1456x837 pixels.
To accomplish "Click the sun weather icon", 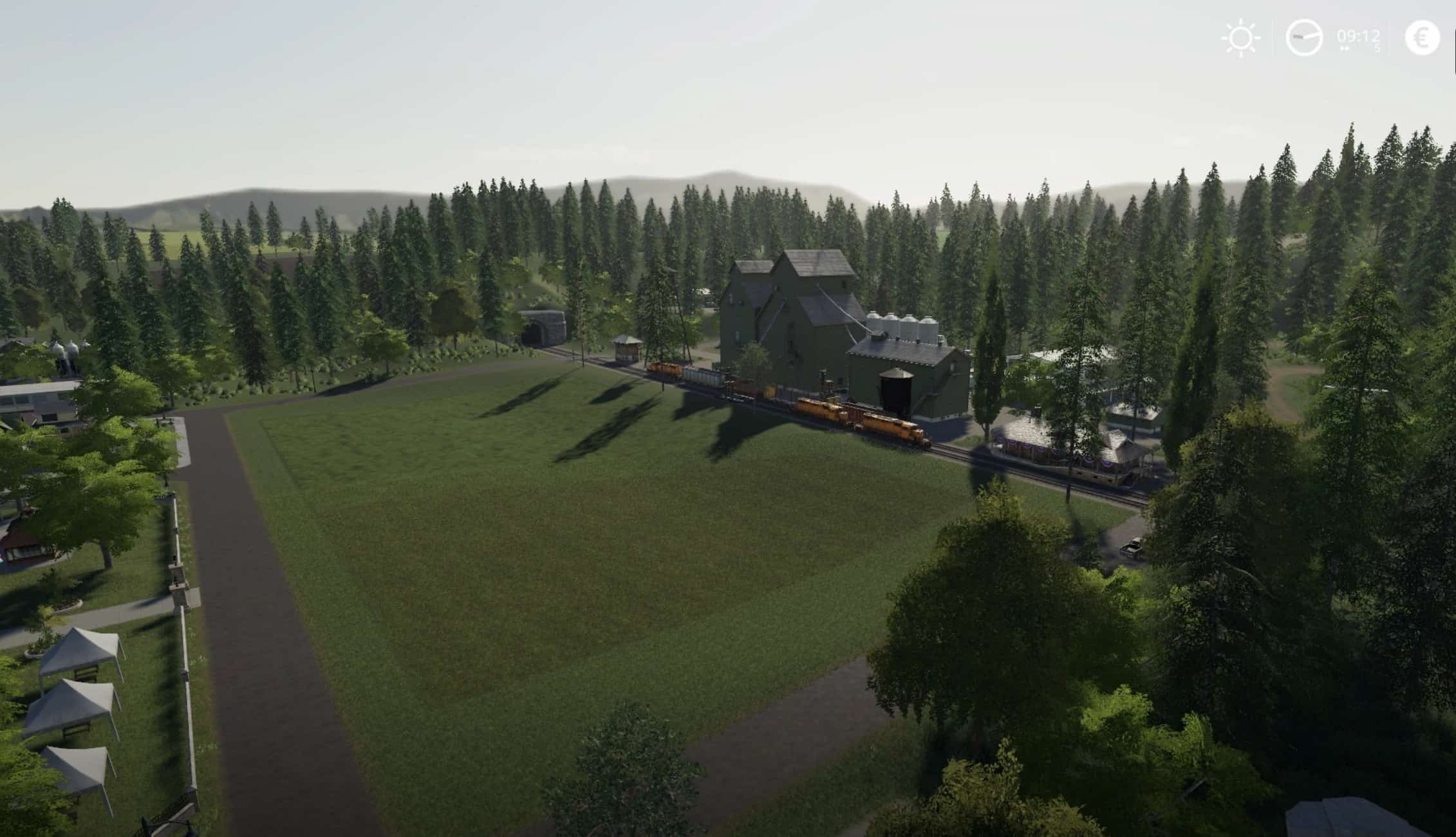I will pos(1240,39).
